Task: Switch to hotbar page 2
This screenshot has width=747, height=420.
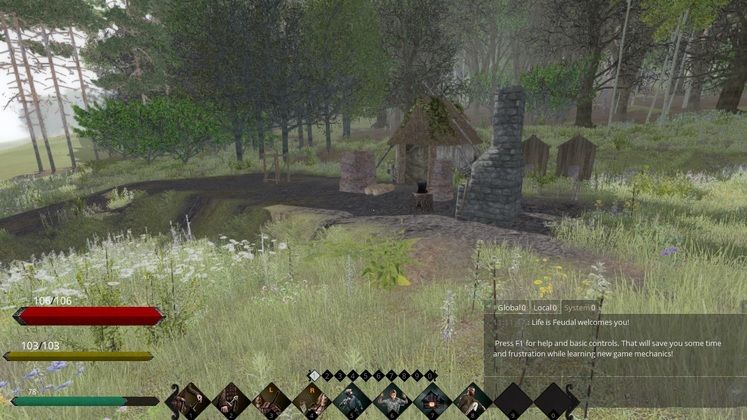Action: 327,376
